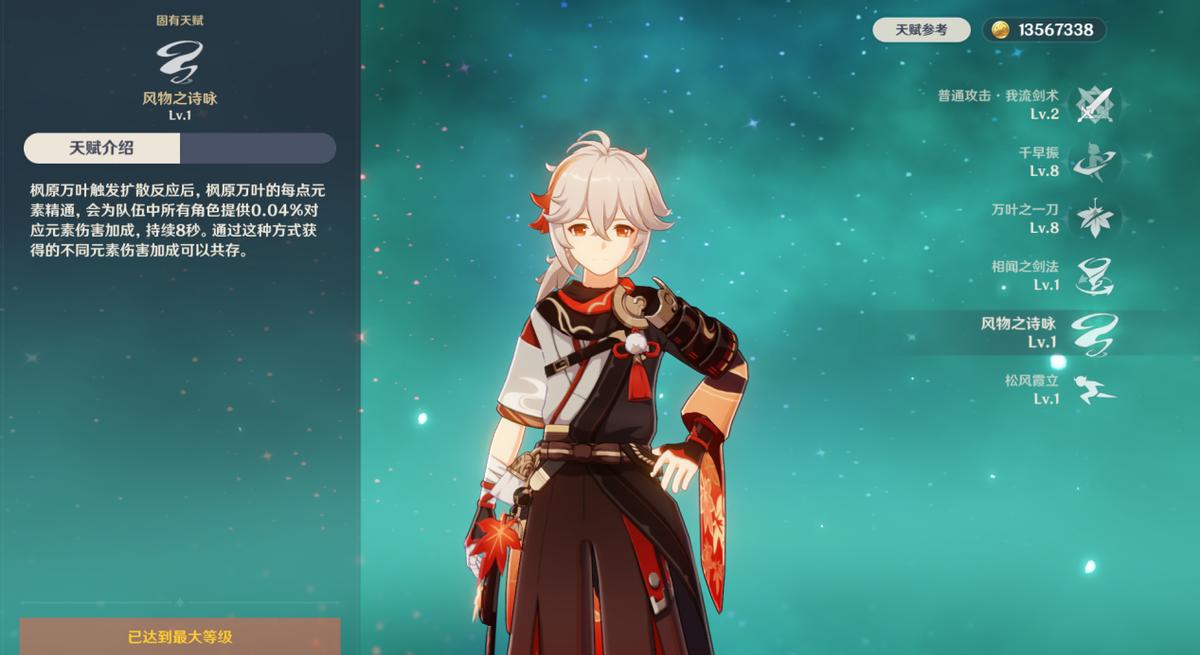The width and height of the screenshot is (1200, 655).
Task: Switch to the 天赋介绍 tab
Action: (x=101, y=148)
